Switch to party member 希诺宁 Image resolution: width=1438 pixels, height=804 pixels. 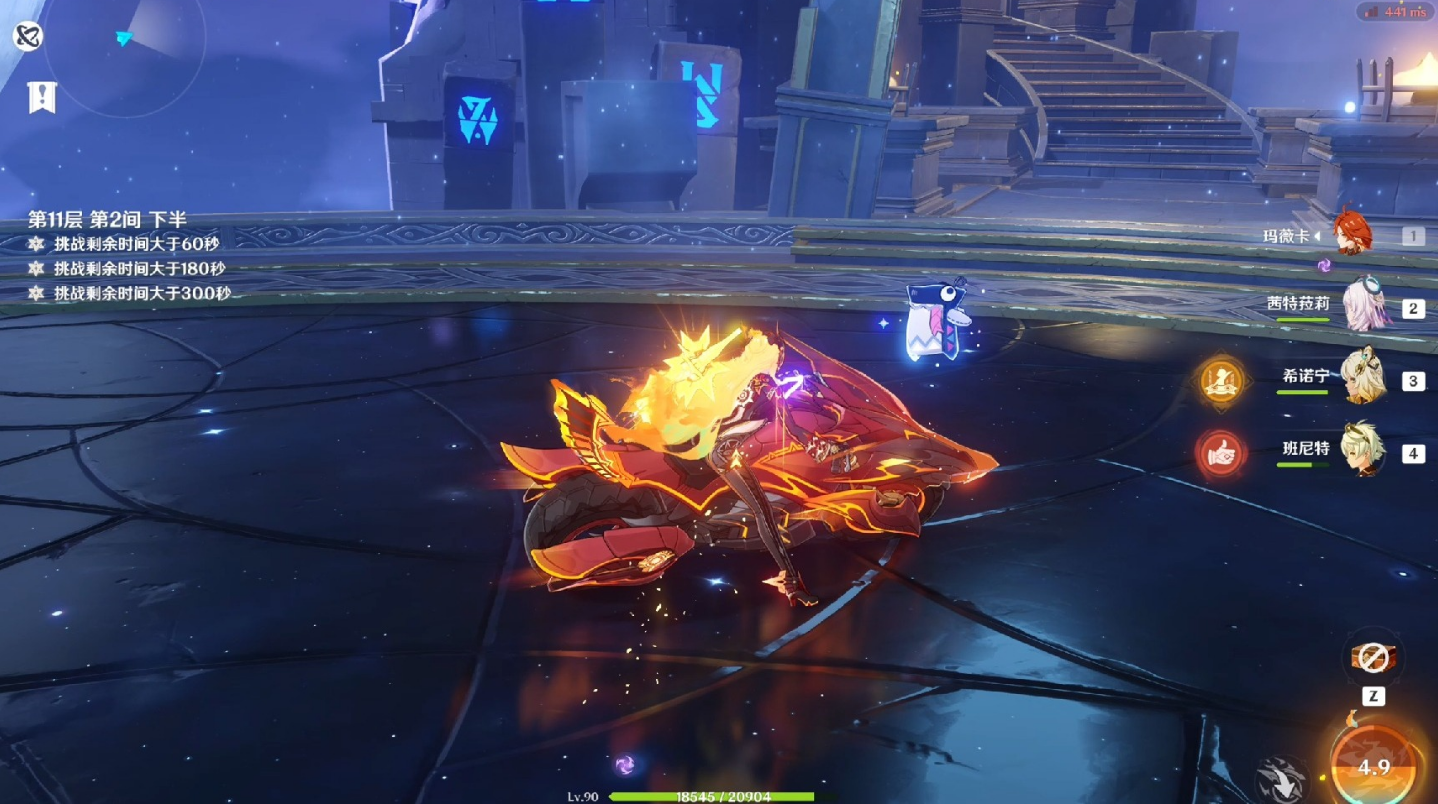click(1362, 377)
